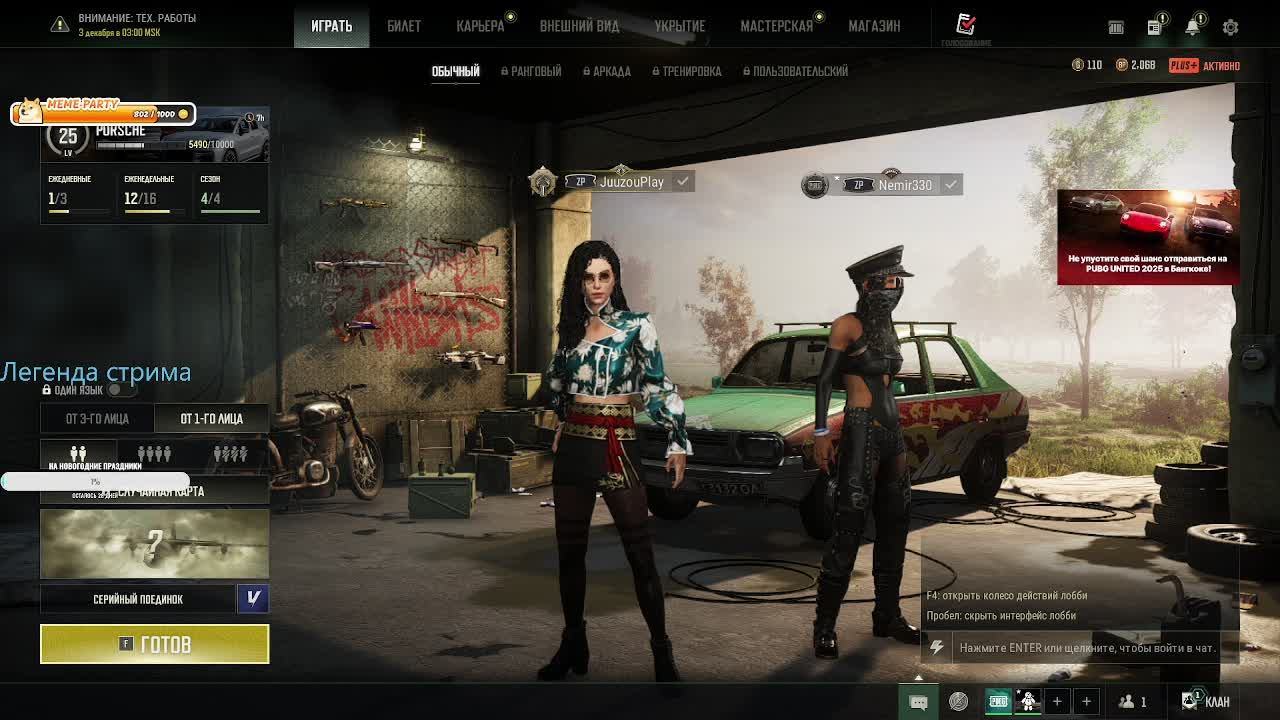Open the PUBG United 2025 banner

point(1147,237)
